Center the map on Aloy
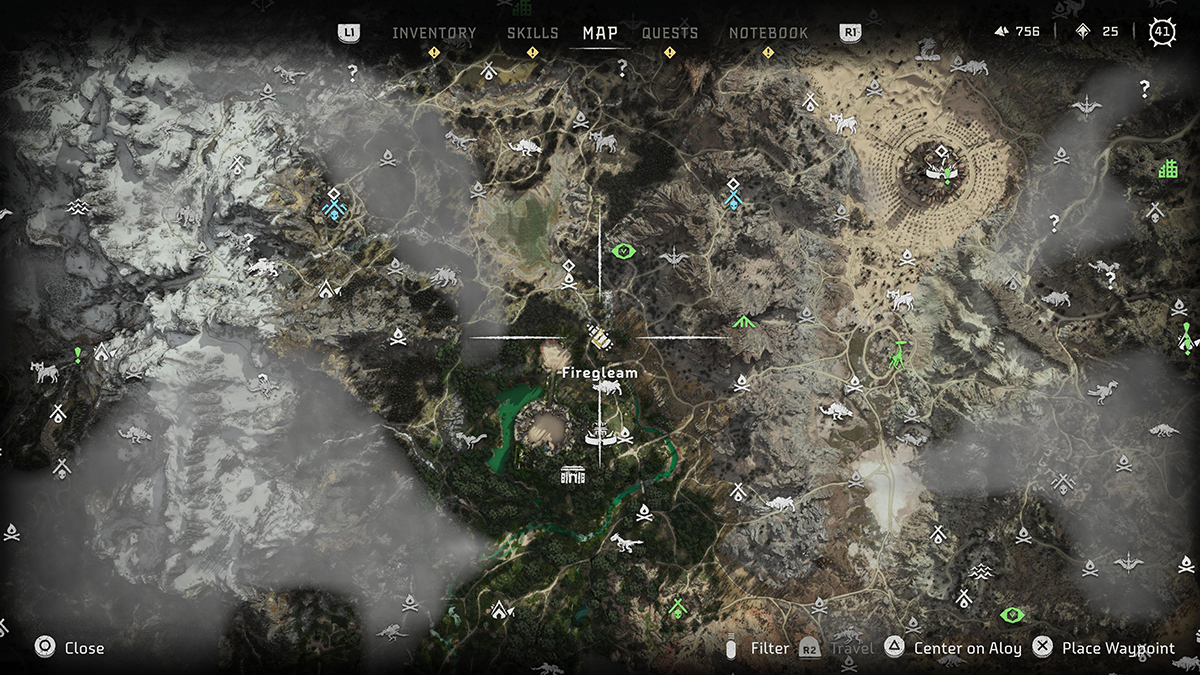 [x=956, y=648]
